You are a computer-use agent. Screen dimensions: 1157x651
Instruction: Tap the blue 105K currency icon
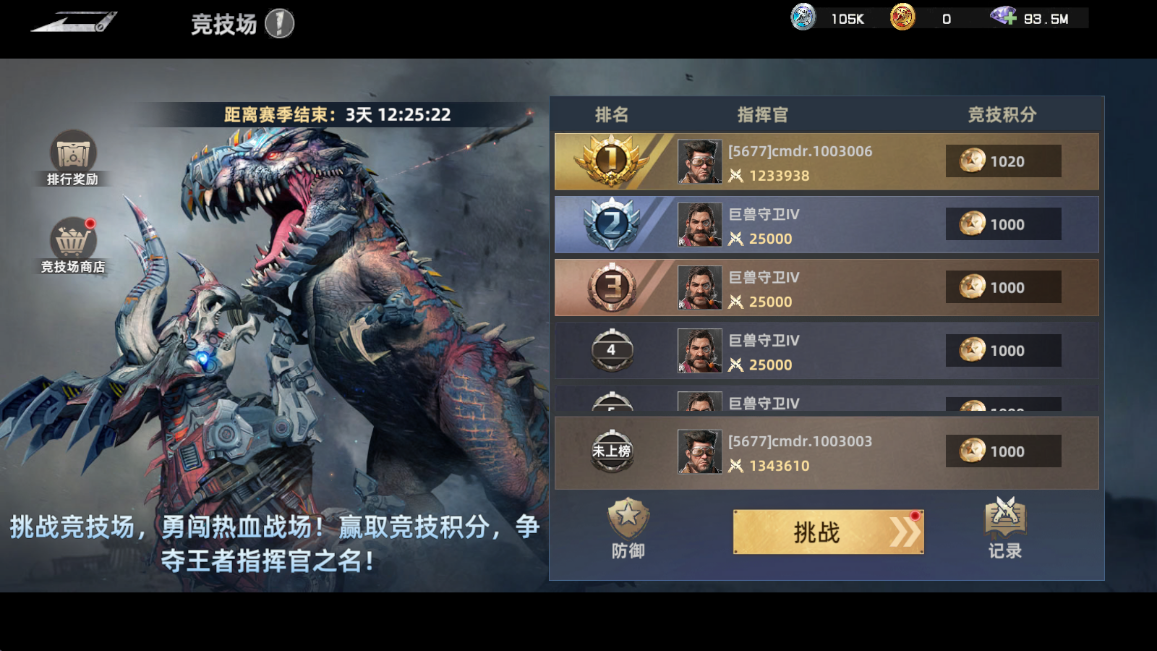804,18
